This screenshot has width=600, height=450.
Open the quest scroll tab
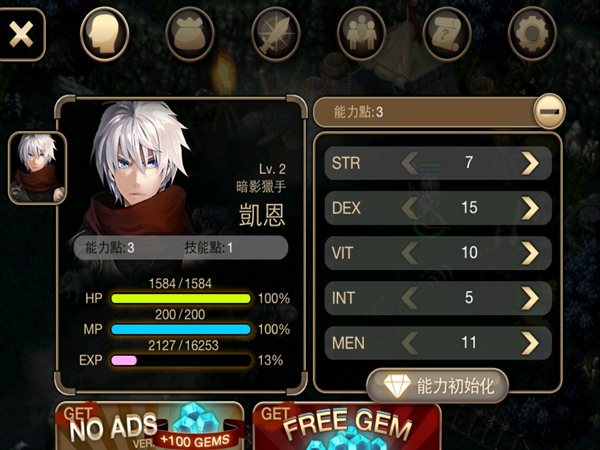click(447, 34)
